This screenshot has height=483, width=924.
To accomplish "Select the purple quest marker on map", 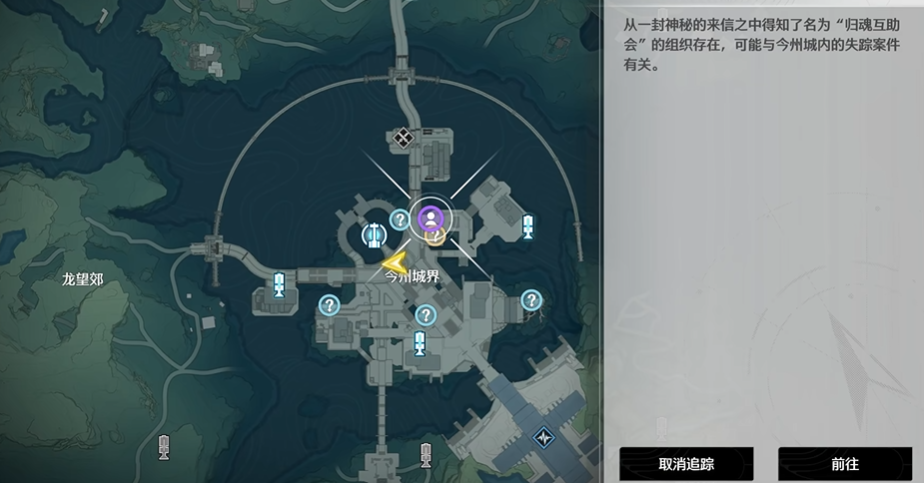I will 431,216.
